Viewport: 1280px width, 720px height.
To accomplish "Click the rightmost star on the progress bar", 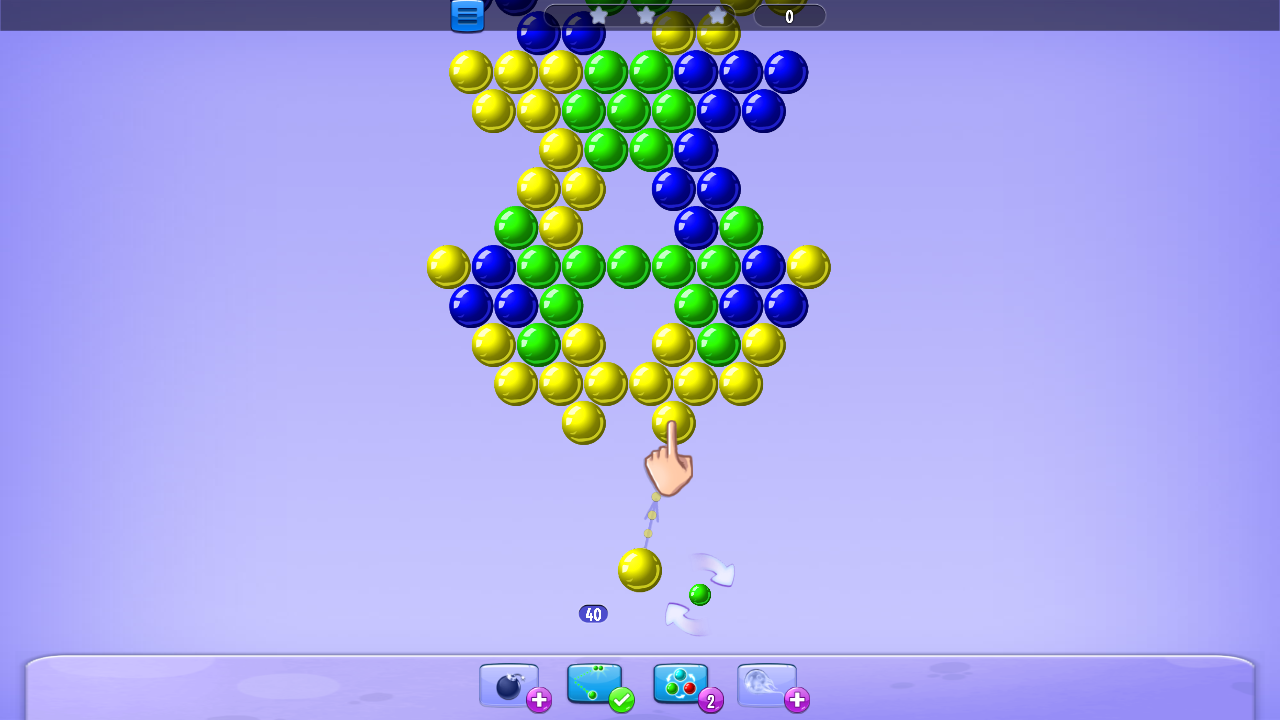I will tap(717, 16).
